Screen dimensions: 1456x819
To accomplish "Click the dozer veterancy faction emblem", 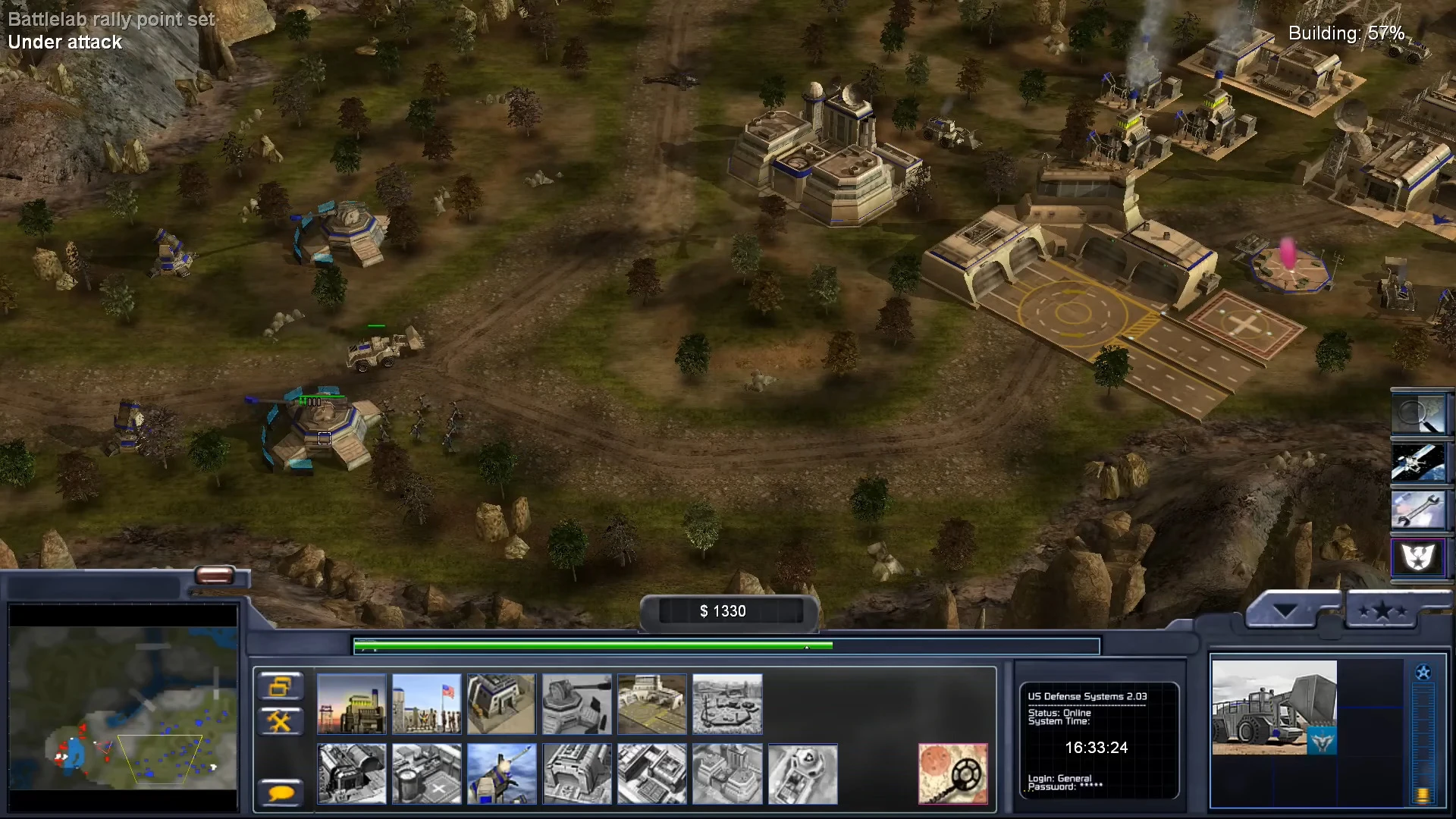I will click(x=1322, y=742).
